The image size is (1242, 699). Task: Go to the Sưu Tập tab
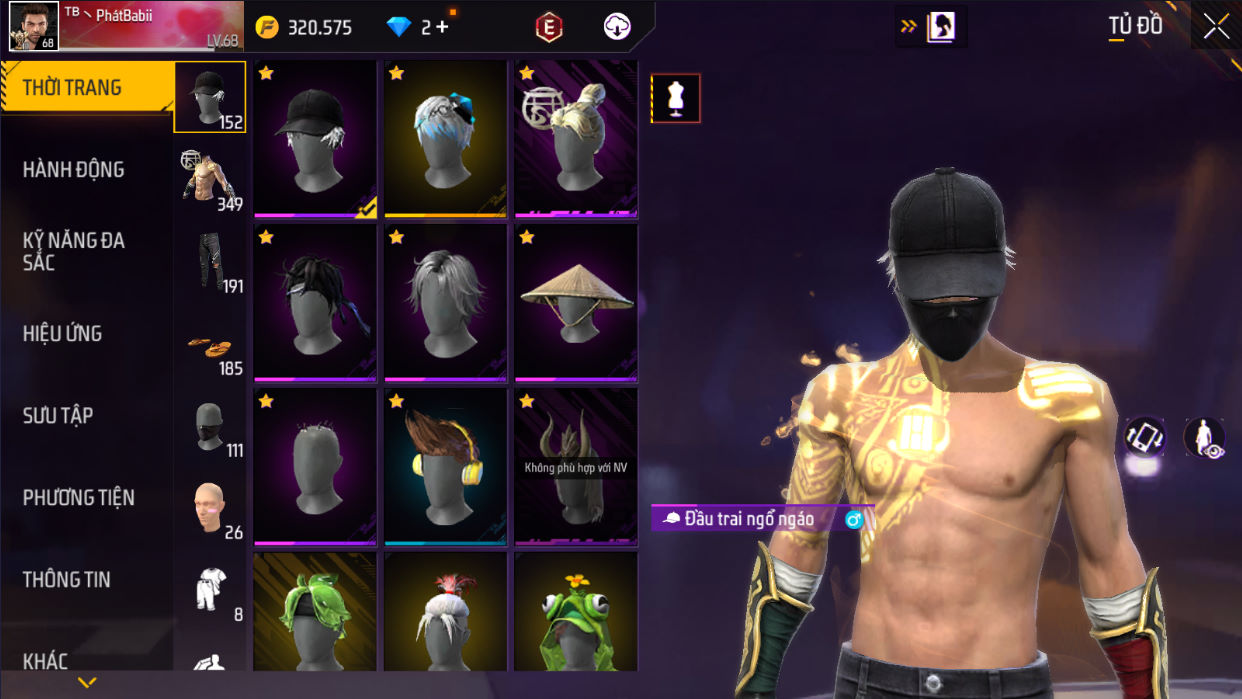point(58,416)
